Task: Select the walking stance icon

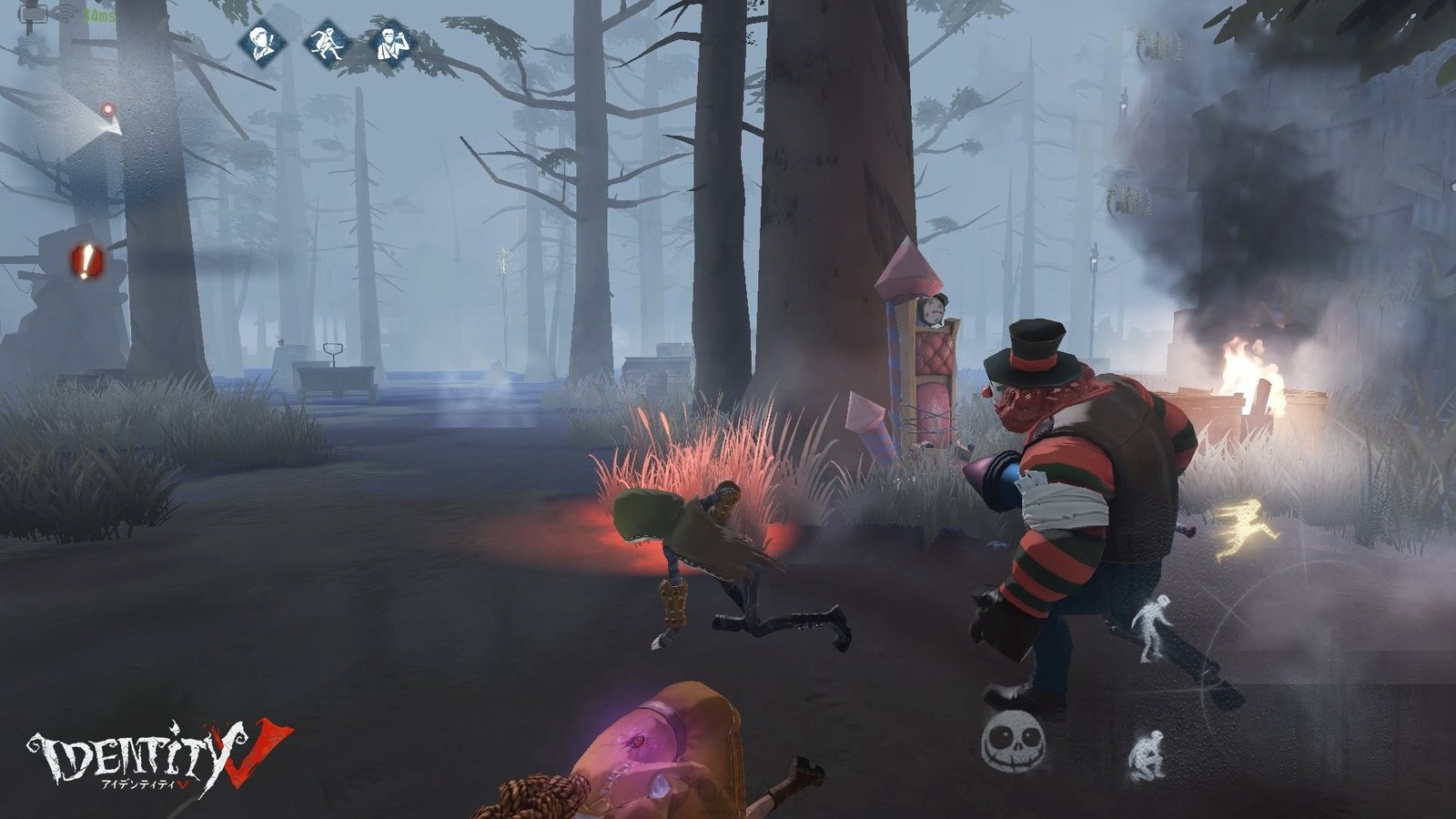Action: (1151, 626)
